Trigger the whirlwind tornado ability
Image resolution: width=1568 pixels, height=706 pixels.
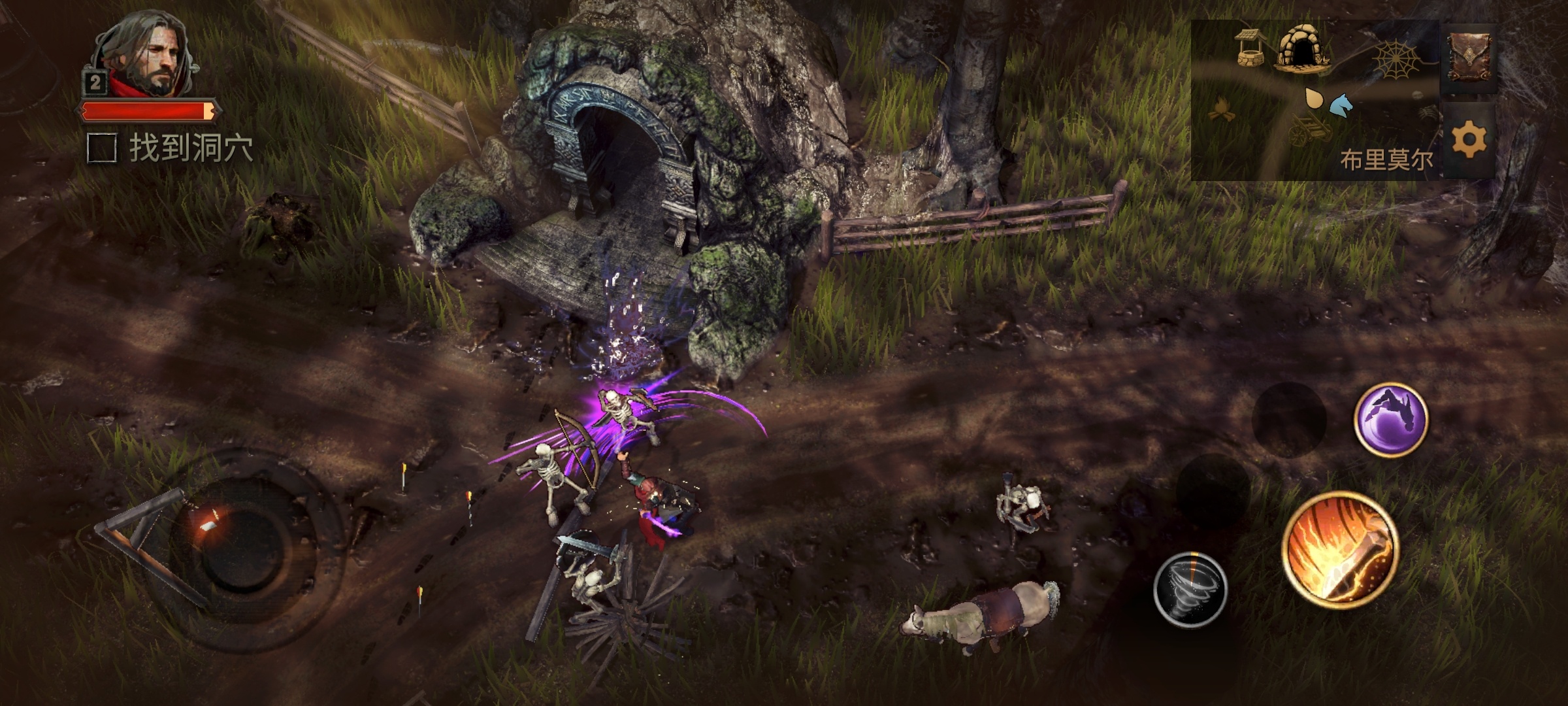(x=1190, y=588)
